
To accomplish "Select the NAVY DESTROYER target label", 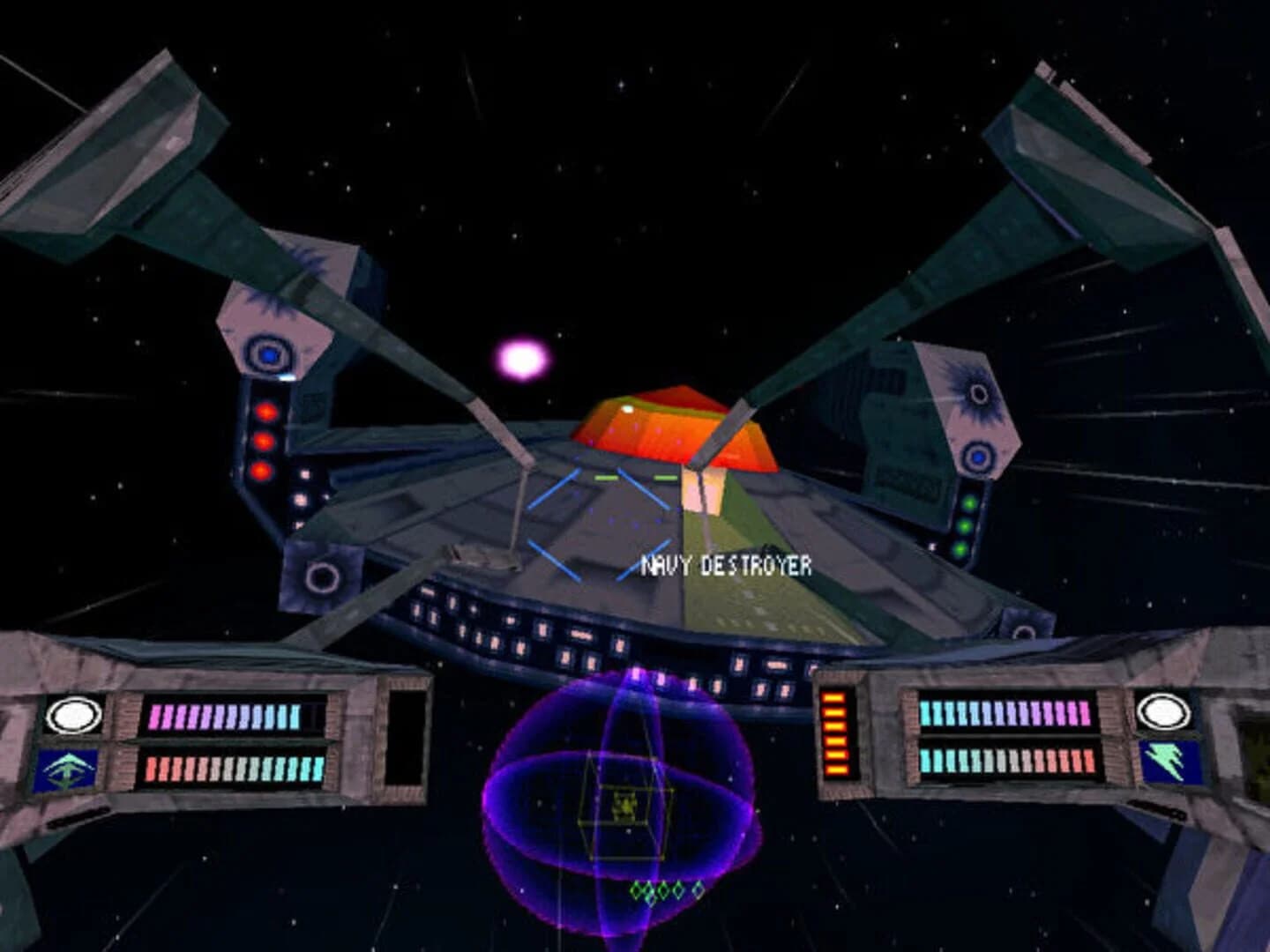I will coord(726,566).
